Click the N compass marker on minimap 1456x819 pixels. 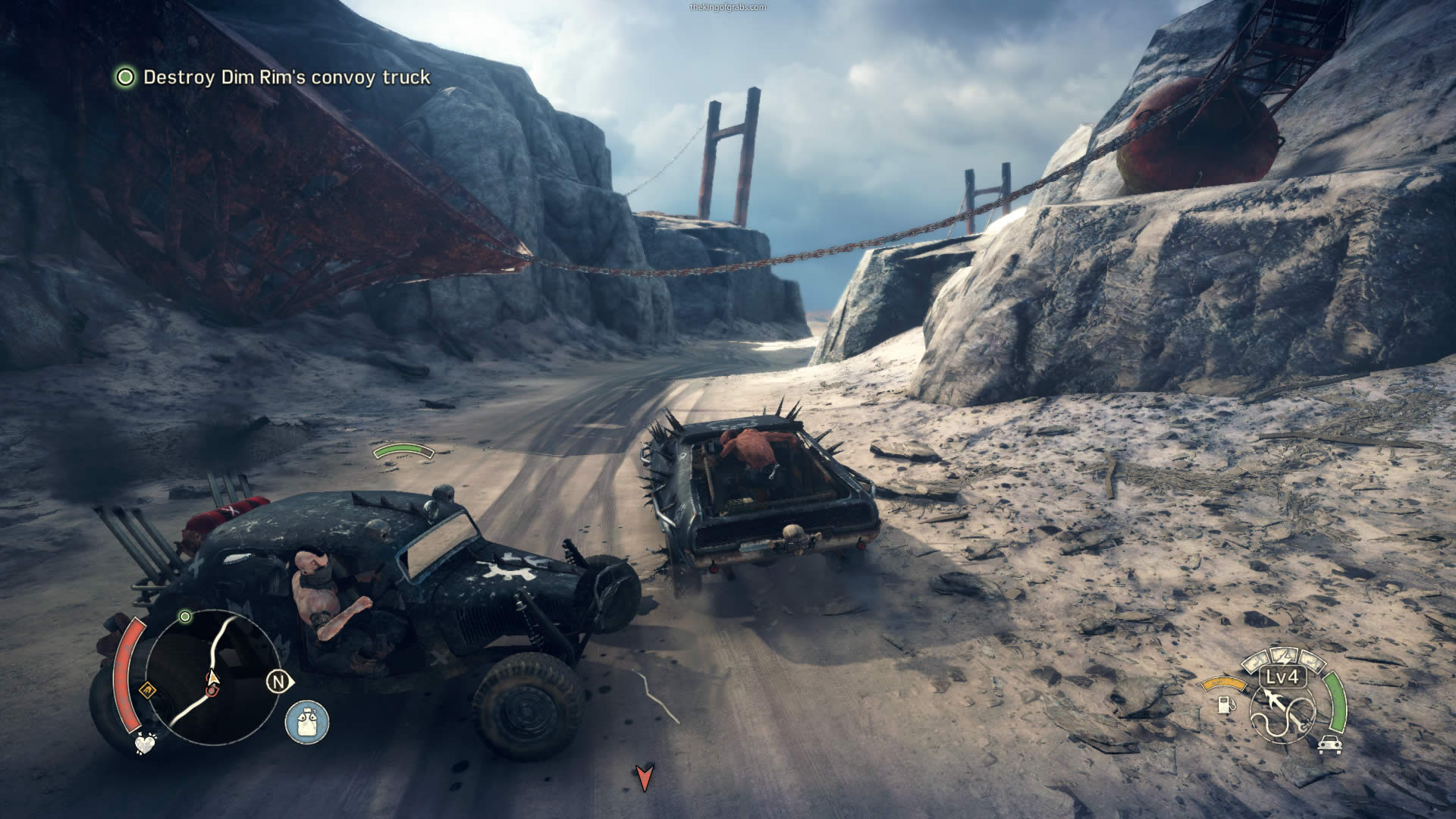(x=278, y=682)
